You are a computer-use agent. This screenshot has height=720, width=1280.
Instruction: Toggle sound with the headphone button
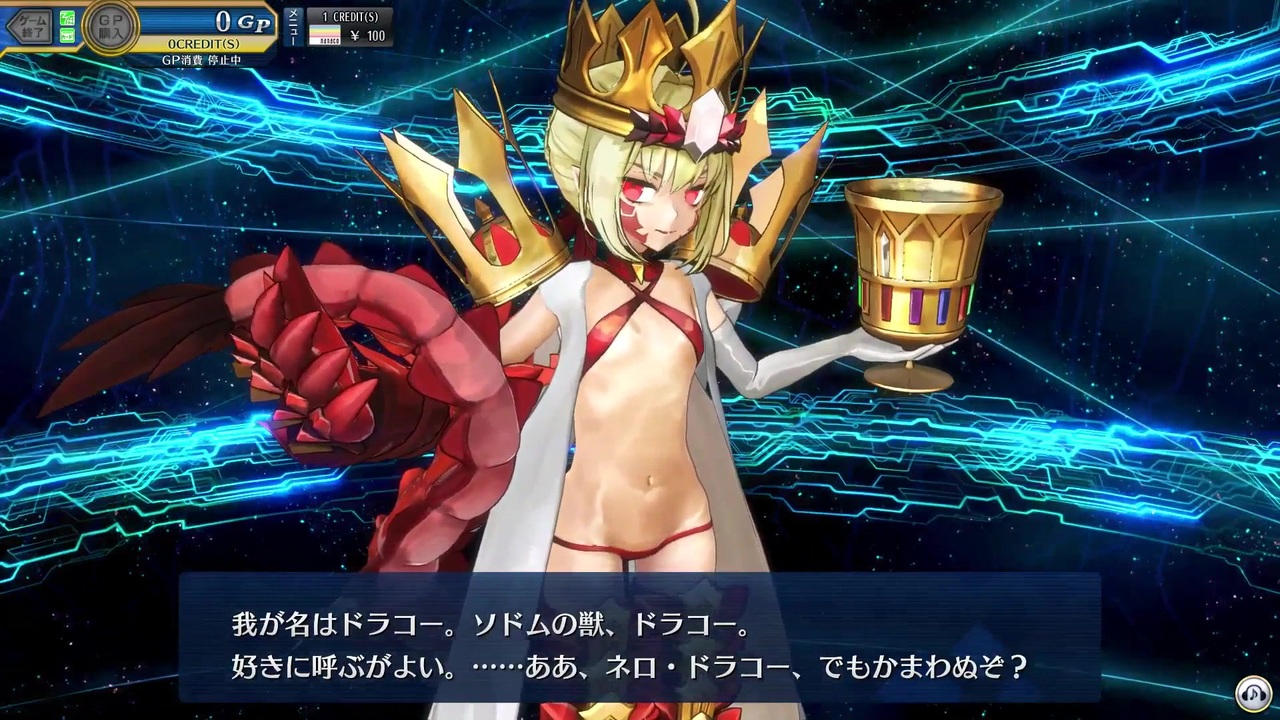click(x=1254, y=693)
